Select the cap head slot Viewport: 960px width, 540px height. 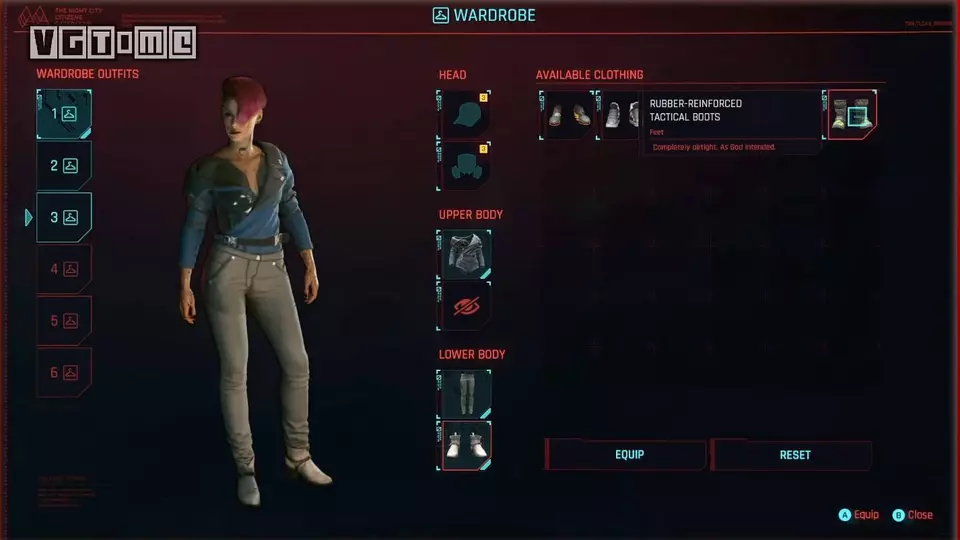click(x=465, y=114)
